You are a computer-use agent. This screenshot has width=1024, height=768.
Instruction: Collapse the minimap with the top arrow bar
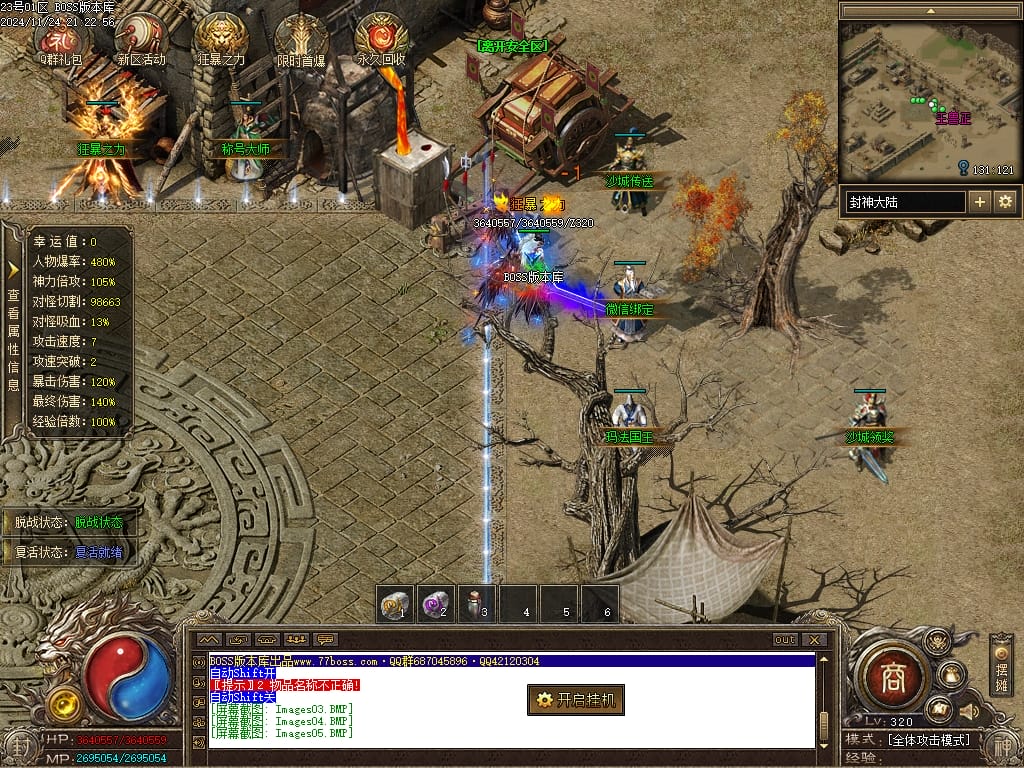point(928,11)
